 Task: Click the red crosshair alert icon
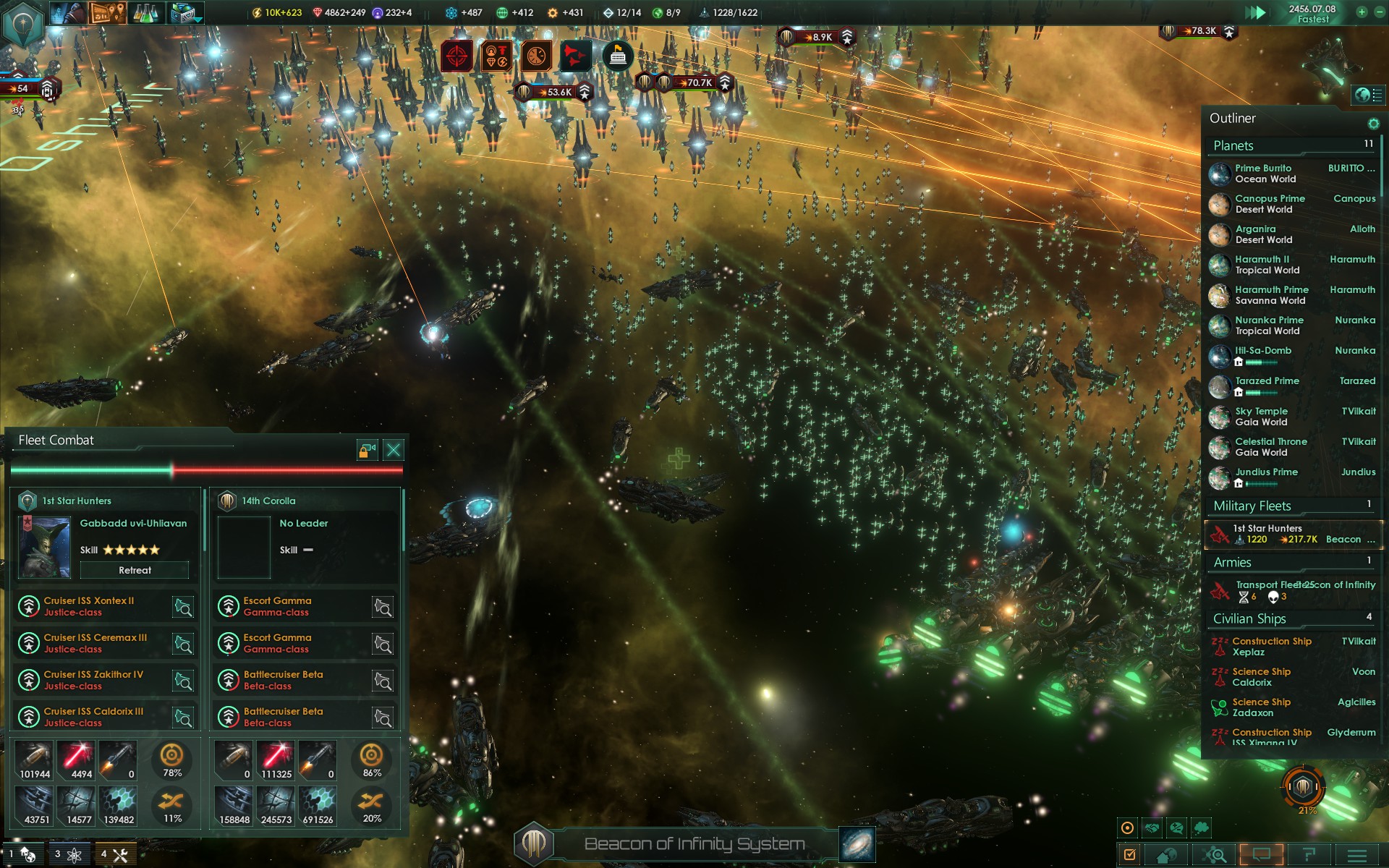[457, 56]
